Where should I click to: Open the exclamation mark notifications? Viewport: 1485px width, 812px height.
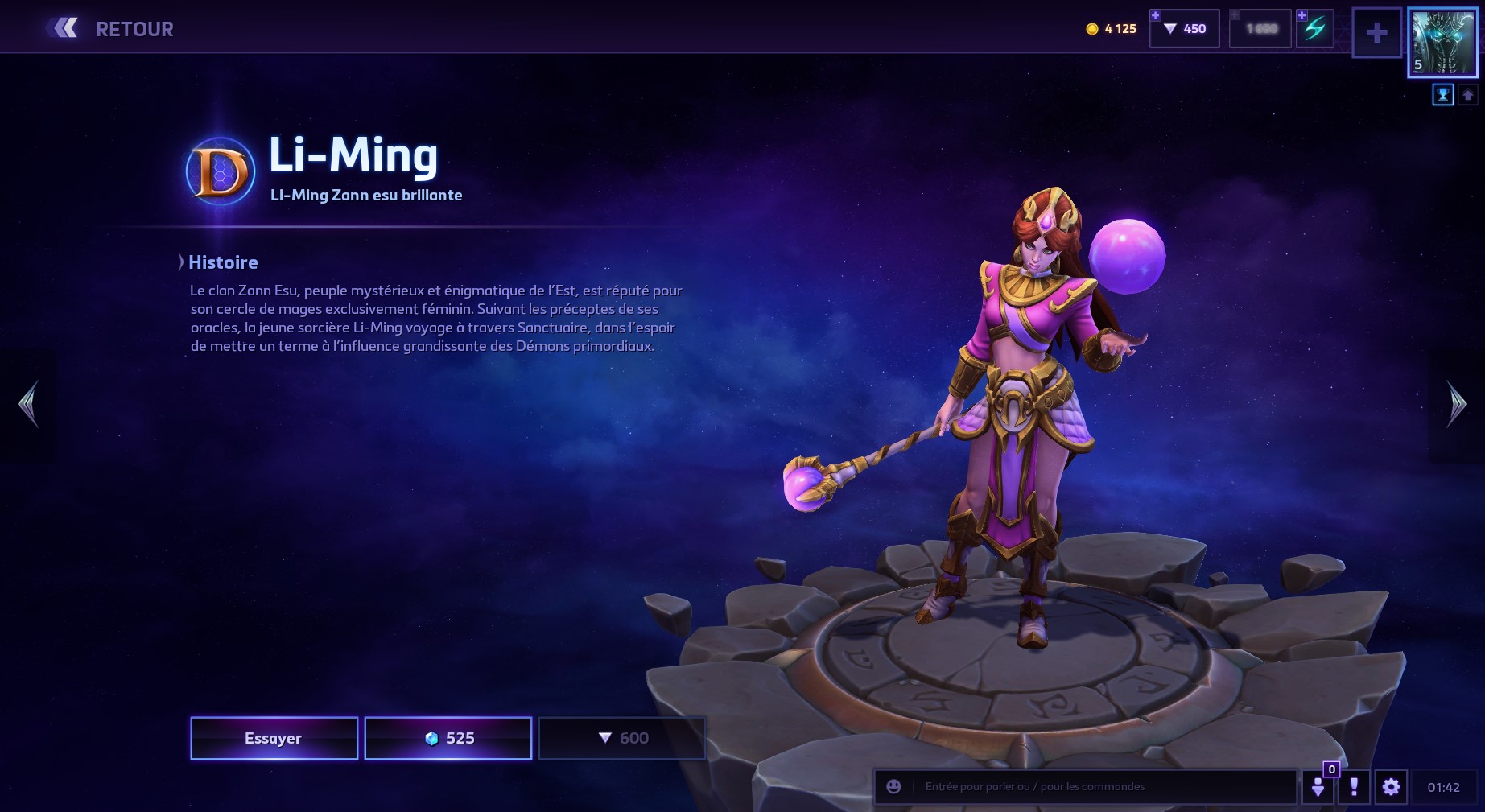pyautogui.click(x=1354, y=786)
